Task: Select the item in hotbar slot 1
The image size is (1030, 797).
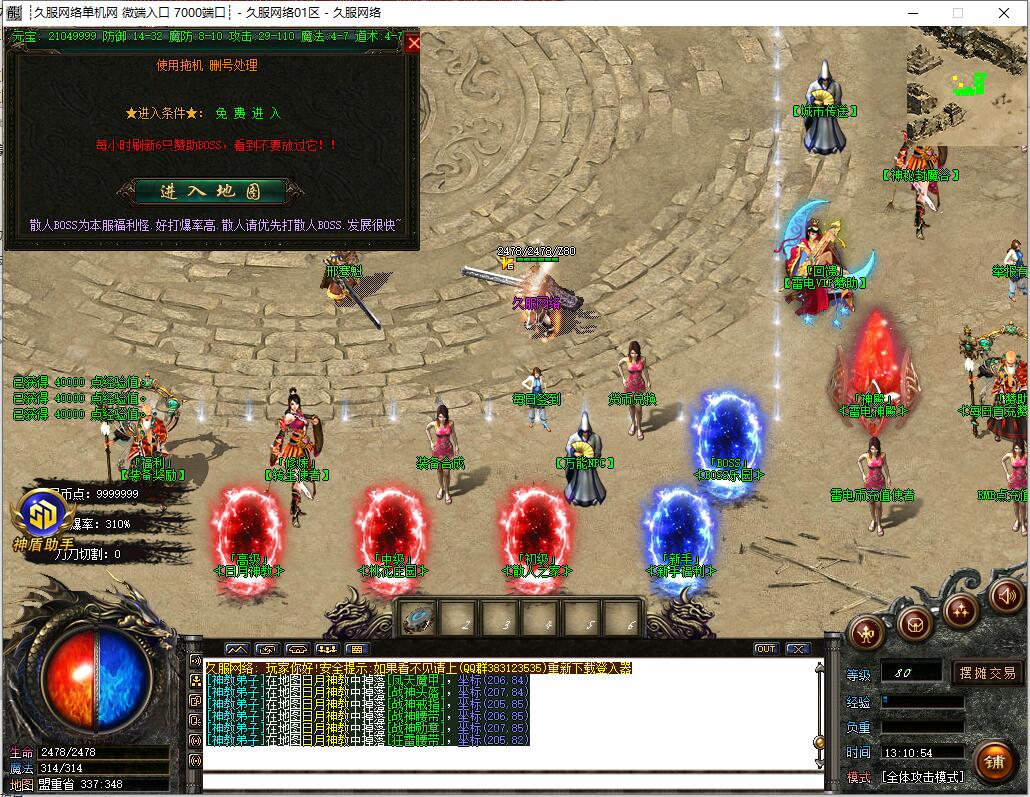Action: [417, 619]
